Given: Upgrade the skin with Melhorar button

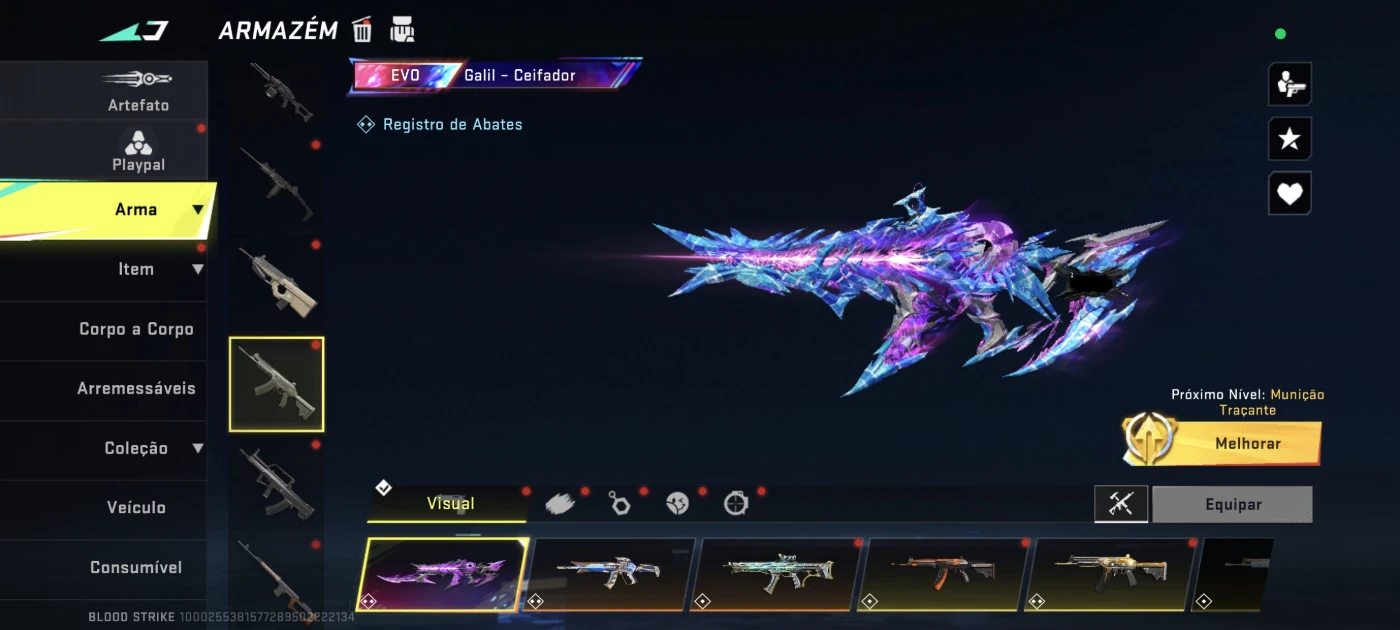Looking at the screenshot, I should (1247, 443).
